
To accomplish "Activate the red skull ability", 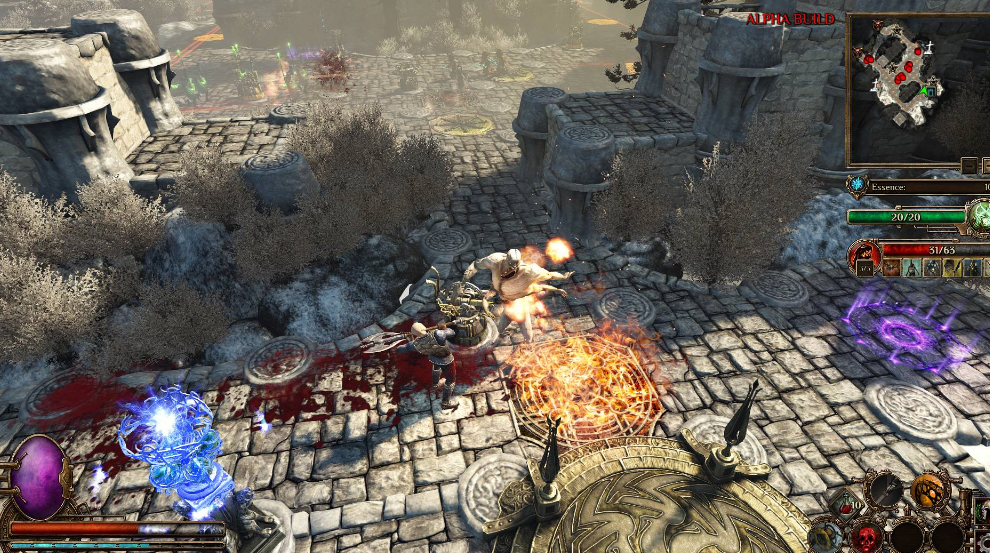I will (866, 537).
